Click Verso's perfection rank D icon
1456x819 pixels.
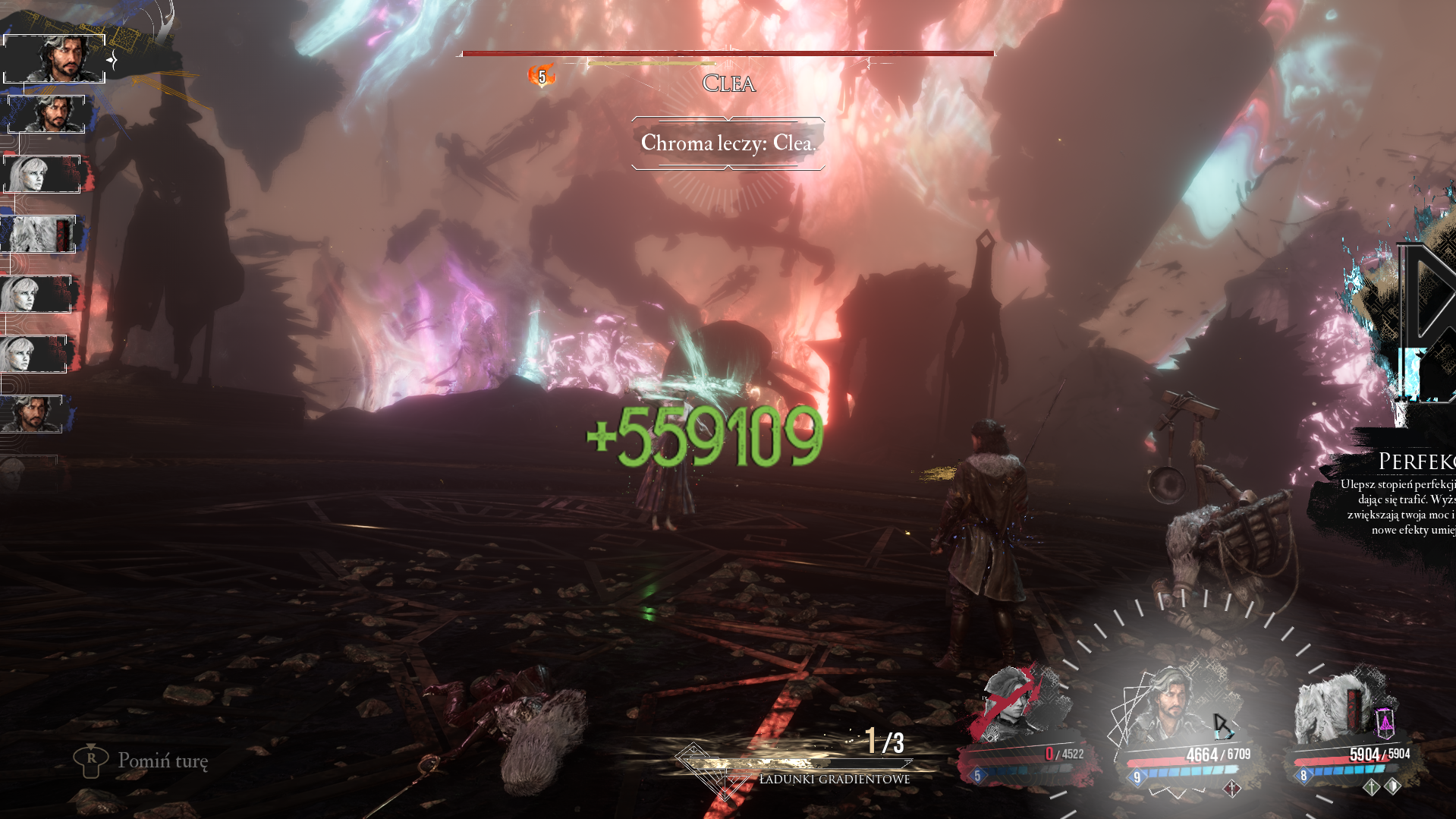point(1222,726)
